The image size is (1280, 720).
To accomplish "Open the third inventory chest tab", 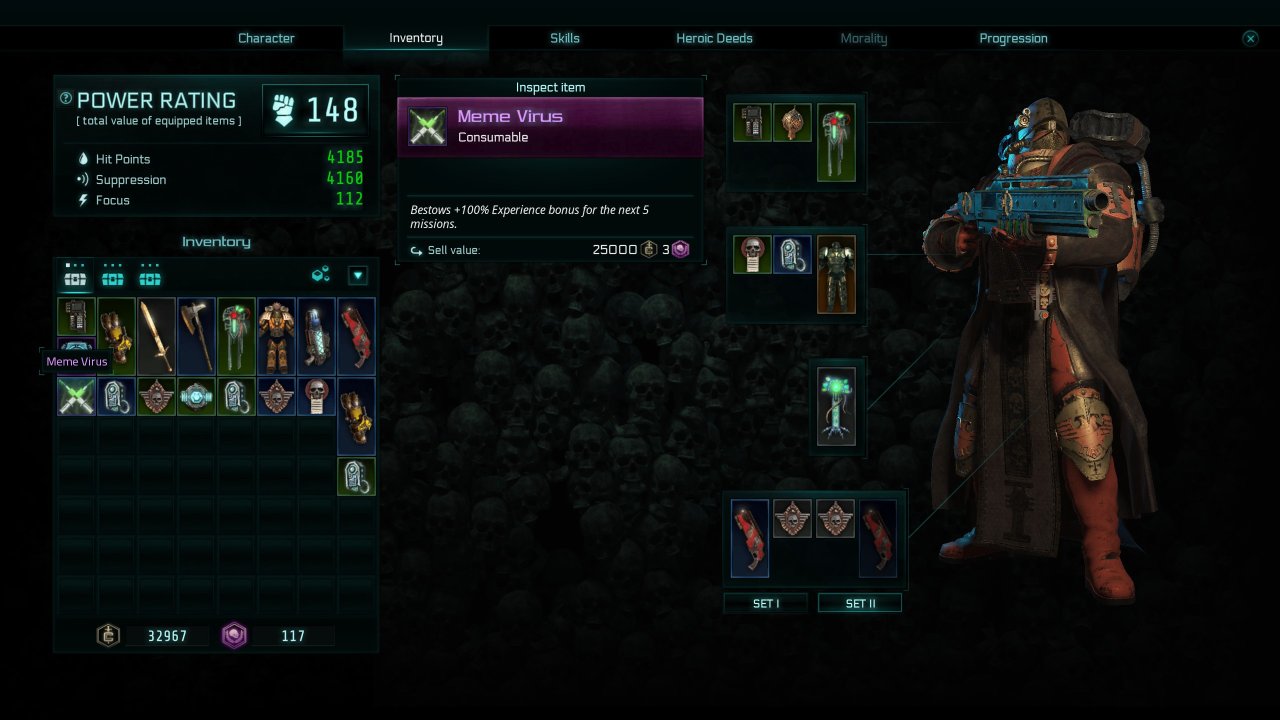I will tap(150, 275).
